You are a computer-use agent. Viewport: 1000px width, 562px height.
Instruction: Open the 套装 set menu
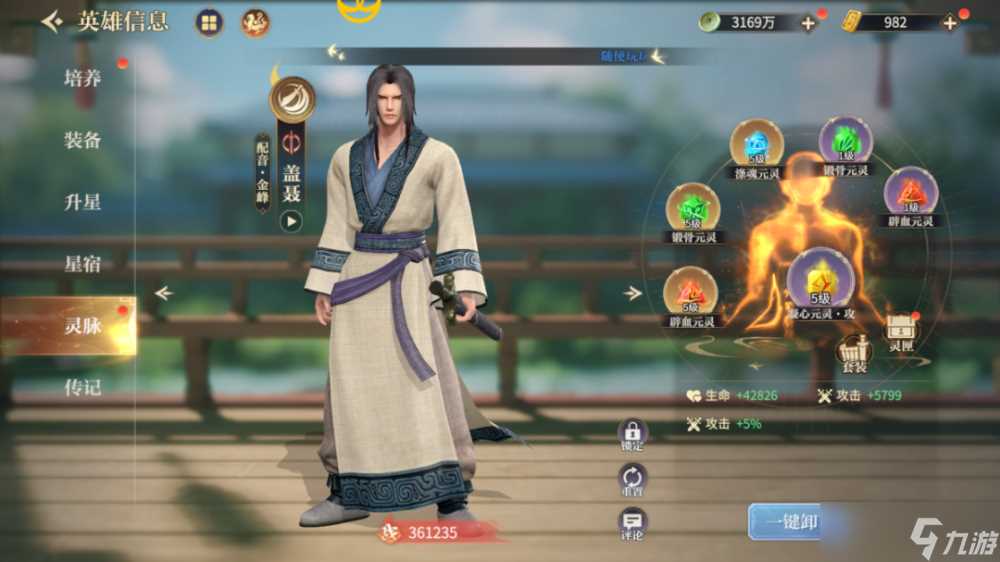(853, 350)
